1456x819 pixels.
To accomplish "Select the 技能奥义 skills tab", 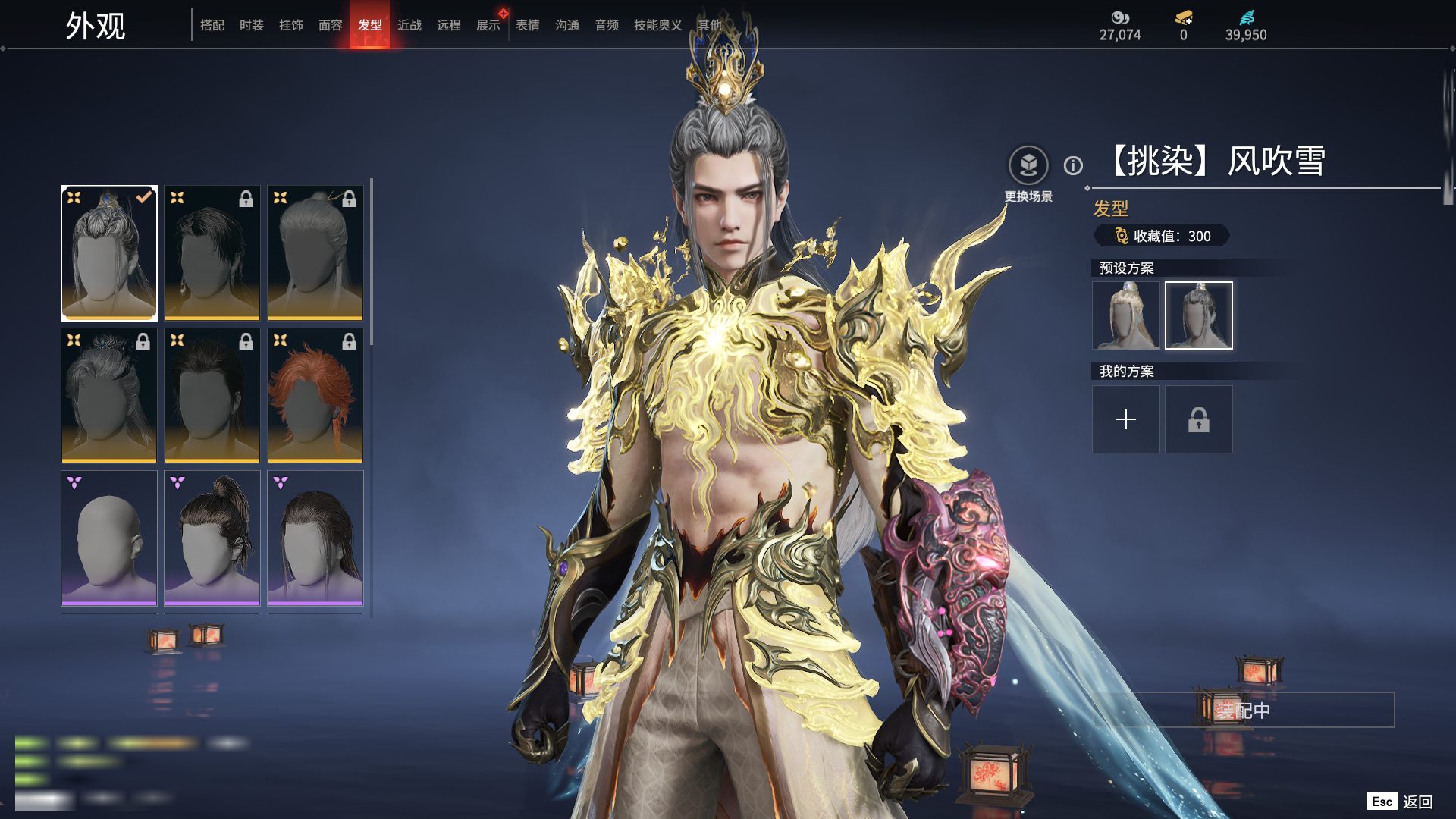I will [658, 25].
